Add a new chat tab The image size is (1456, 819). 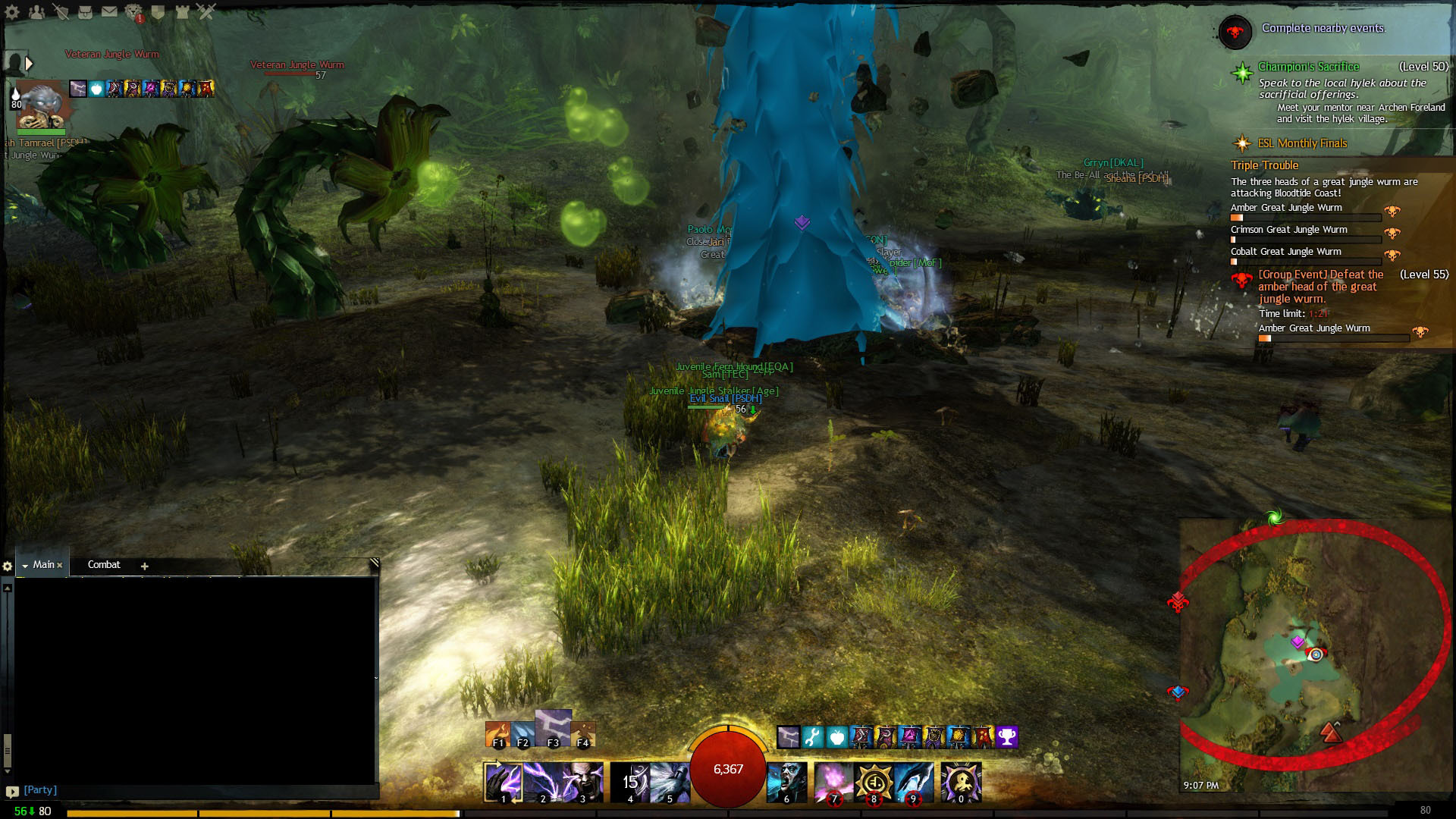pyautogui.click(x=144, y=566)
